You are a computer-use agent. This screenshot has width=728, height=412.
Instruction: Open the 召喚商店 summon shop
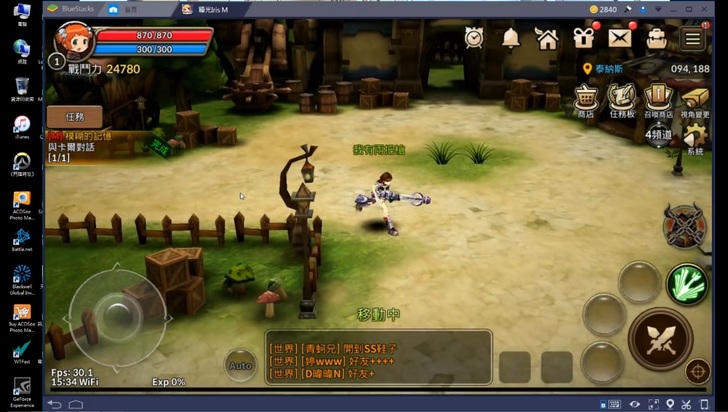pos(657,100)
